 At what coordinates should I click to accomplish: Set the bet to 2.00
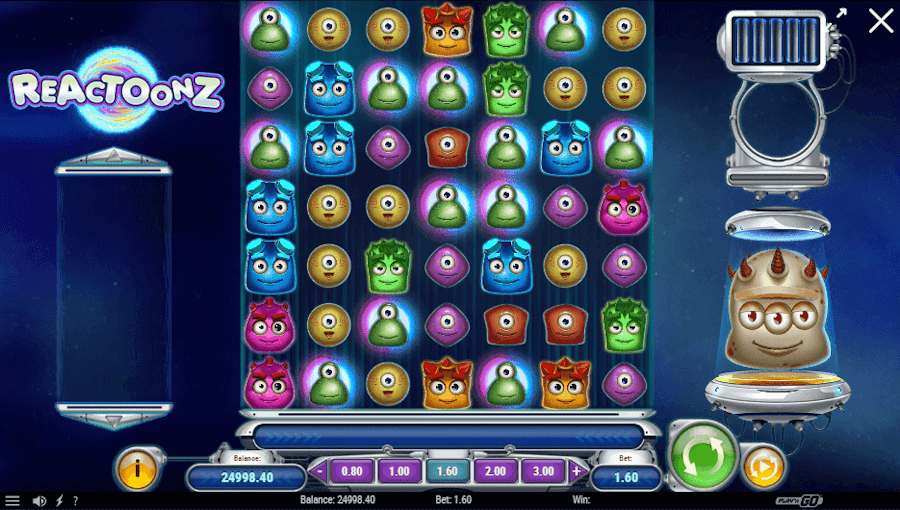(495, 471)
